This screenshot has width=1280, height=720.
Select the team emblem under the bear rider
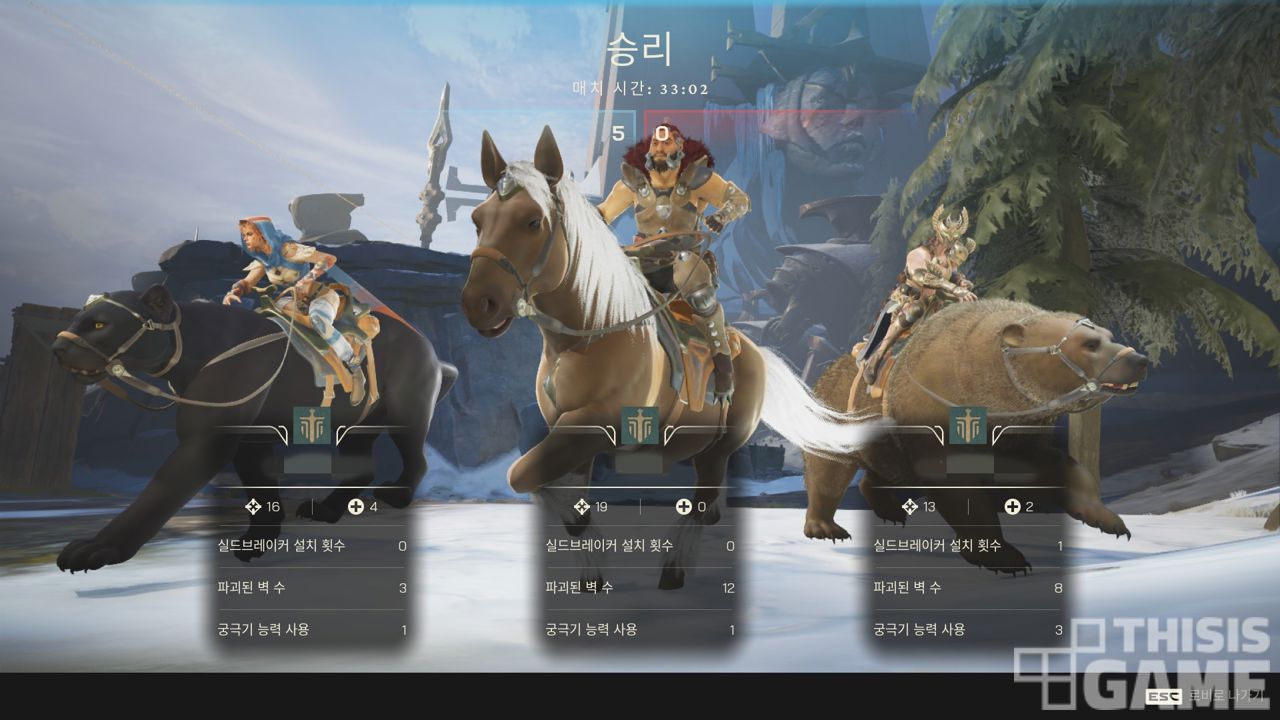(x=968, y=426)
